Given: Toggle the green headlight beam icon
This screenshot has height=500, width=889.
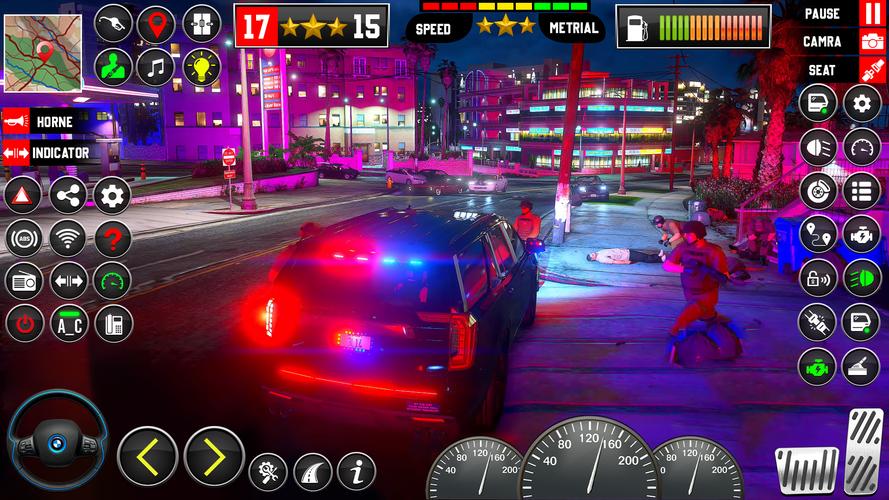Looking at the screenshot, I should click(x=862, y=277).
